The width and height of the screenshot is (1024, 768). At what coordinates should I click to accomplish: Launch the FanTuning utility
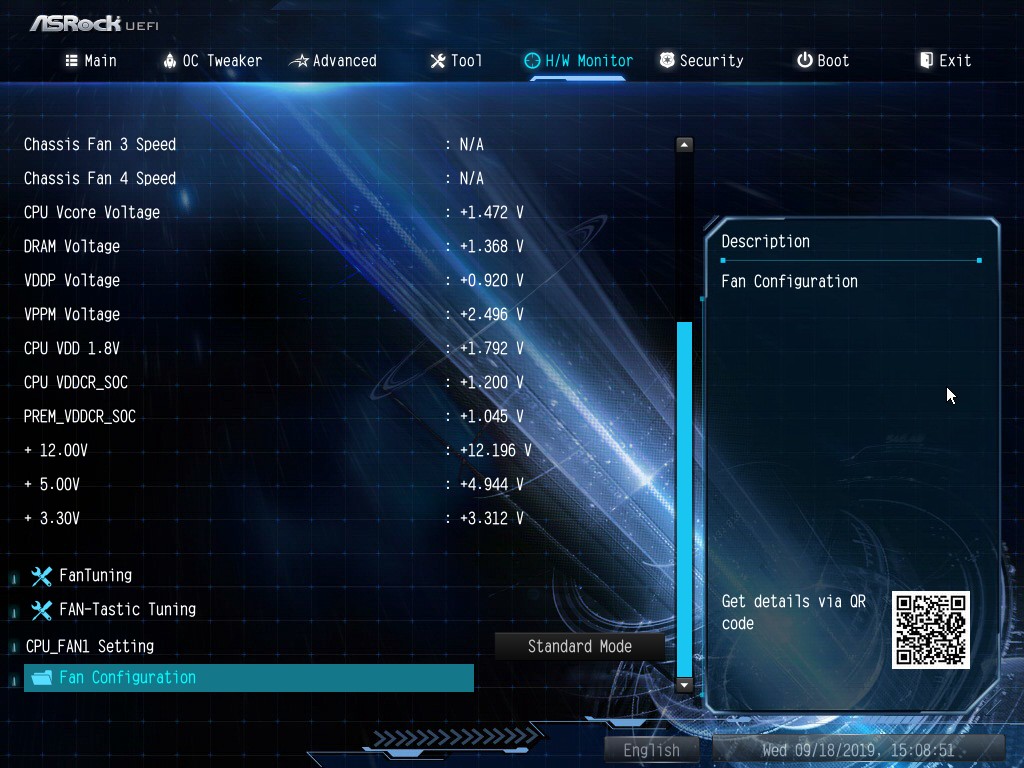(95, 575)
